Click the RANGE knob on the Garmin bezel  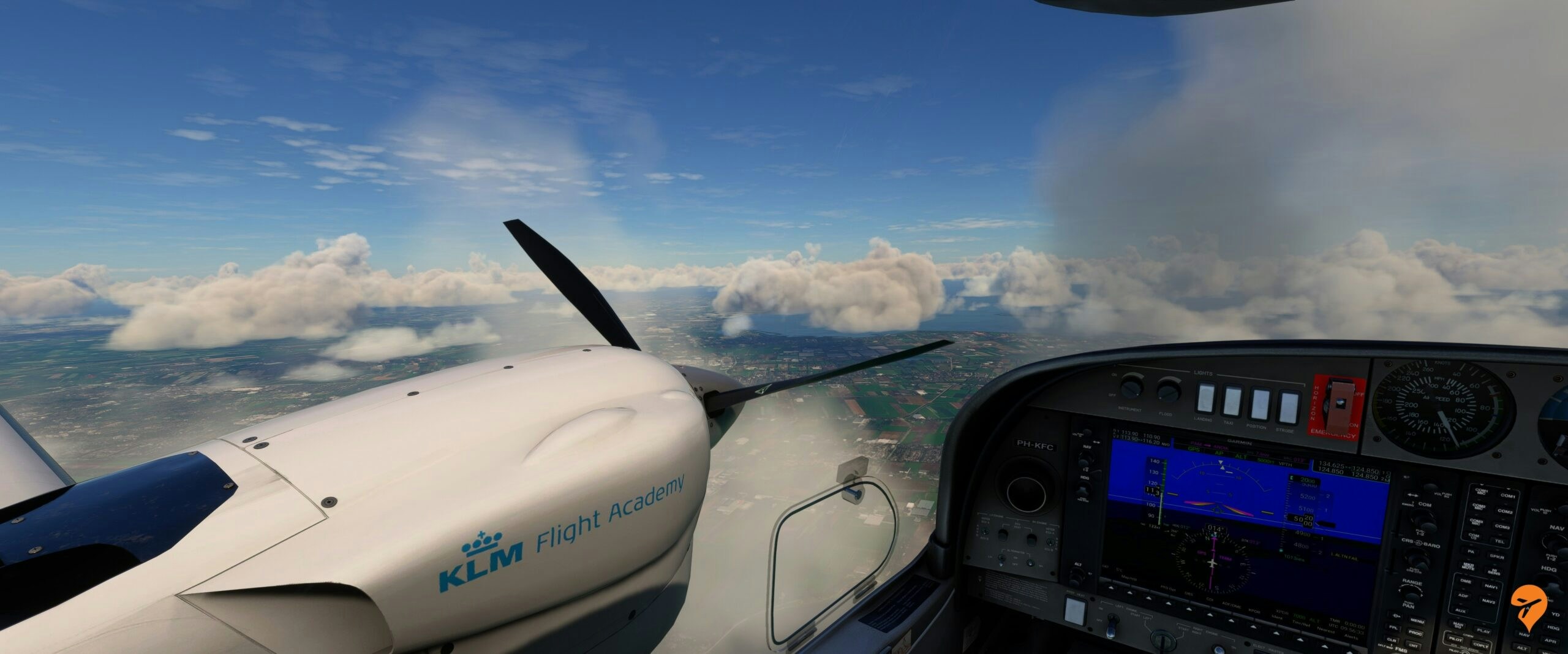(x=1411, y=595)
